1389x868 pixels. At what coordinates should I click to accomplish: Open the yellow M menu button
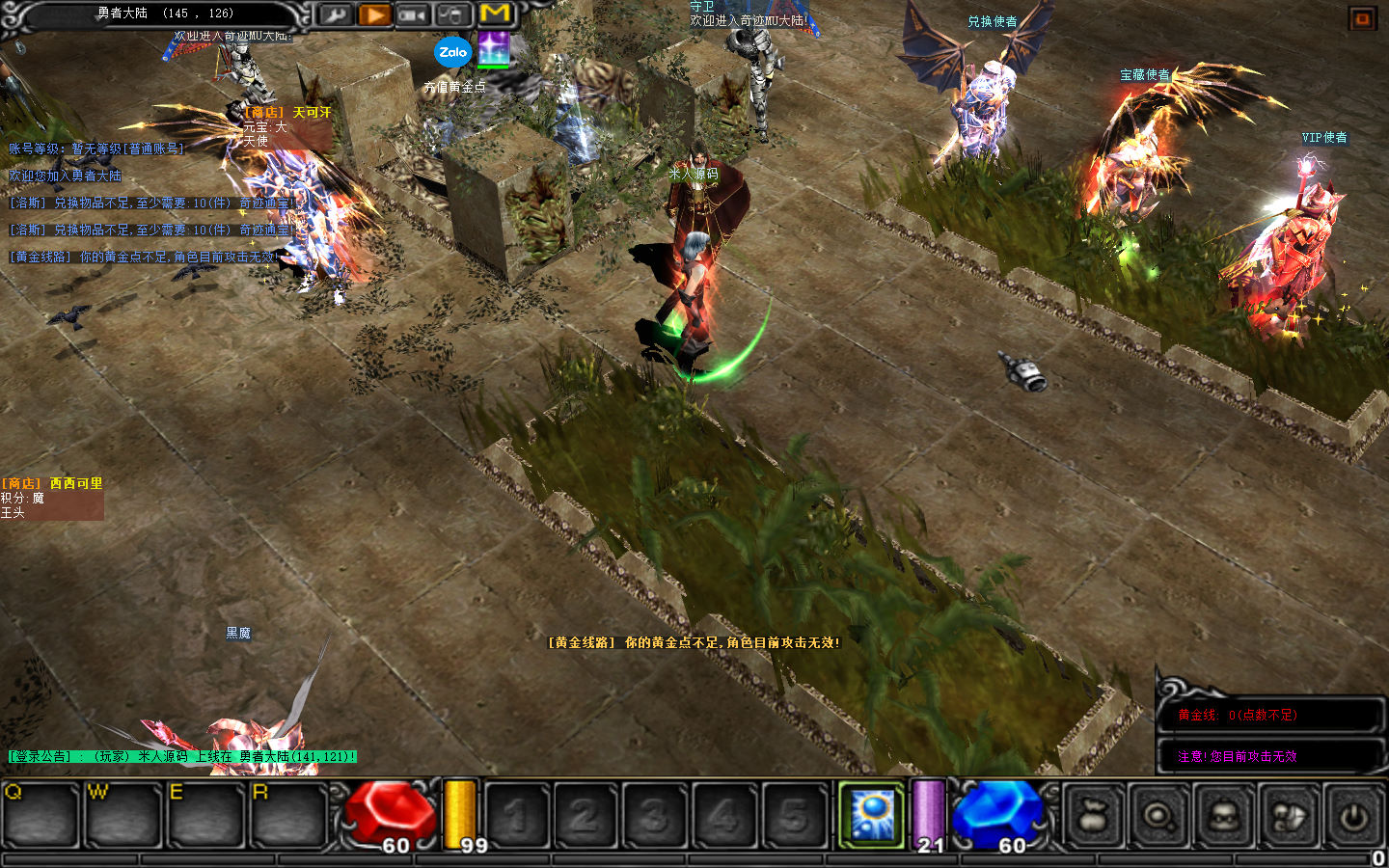point(495,14)
